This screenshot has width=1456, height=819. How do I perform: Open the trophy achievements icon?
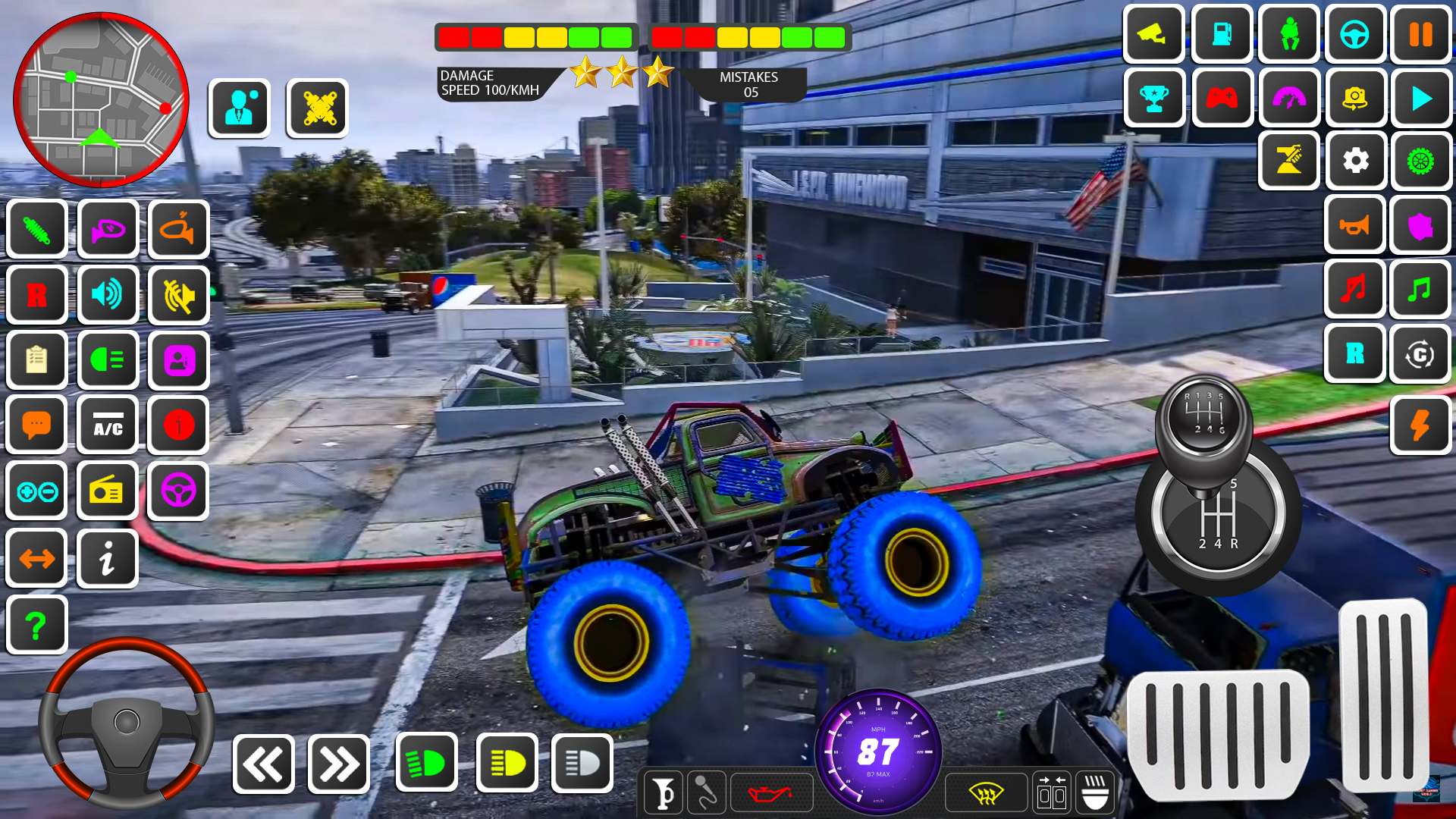coord(1153,99)
